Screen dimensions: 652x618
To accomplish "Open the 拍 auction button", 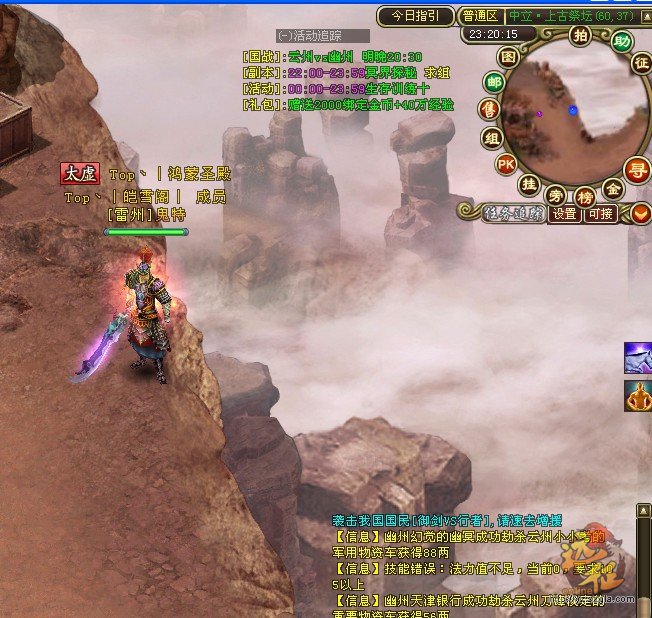I will pyautogui.click(x=579, y=36).
